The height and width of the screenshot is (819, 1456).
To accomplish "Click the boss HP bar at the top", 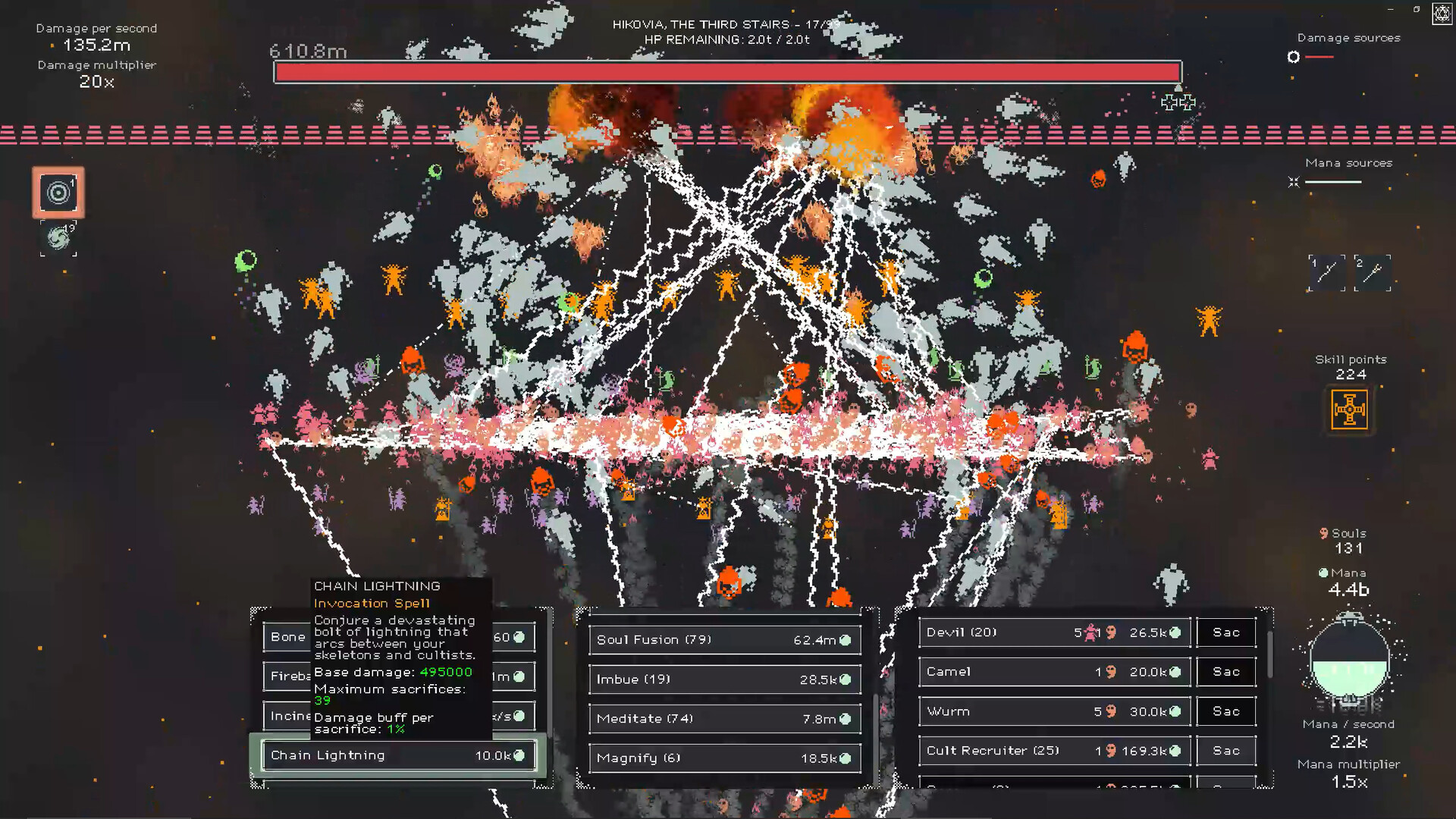I will coord(726,71).
